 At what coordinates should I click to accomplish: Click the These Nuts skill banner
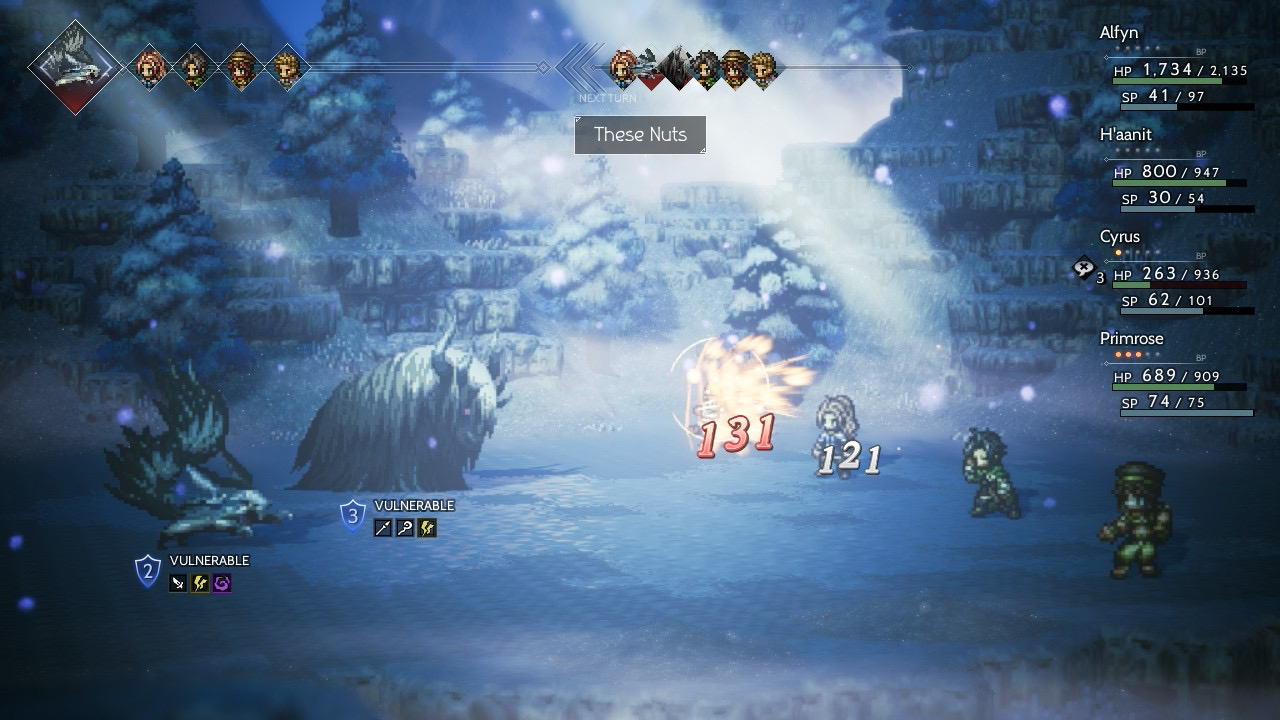640,135
